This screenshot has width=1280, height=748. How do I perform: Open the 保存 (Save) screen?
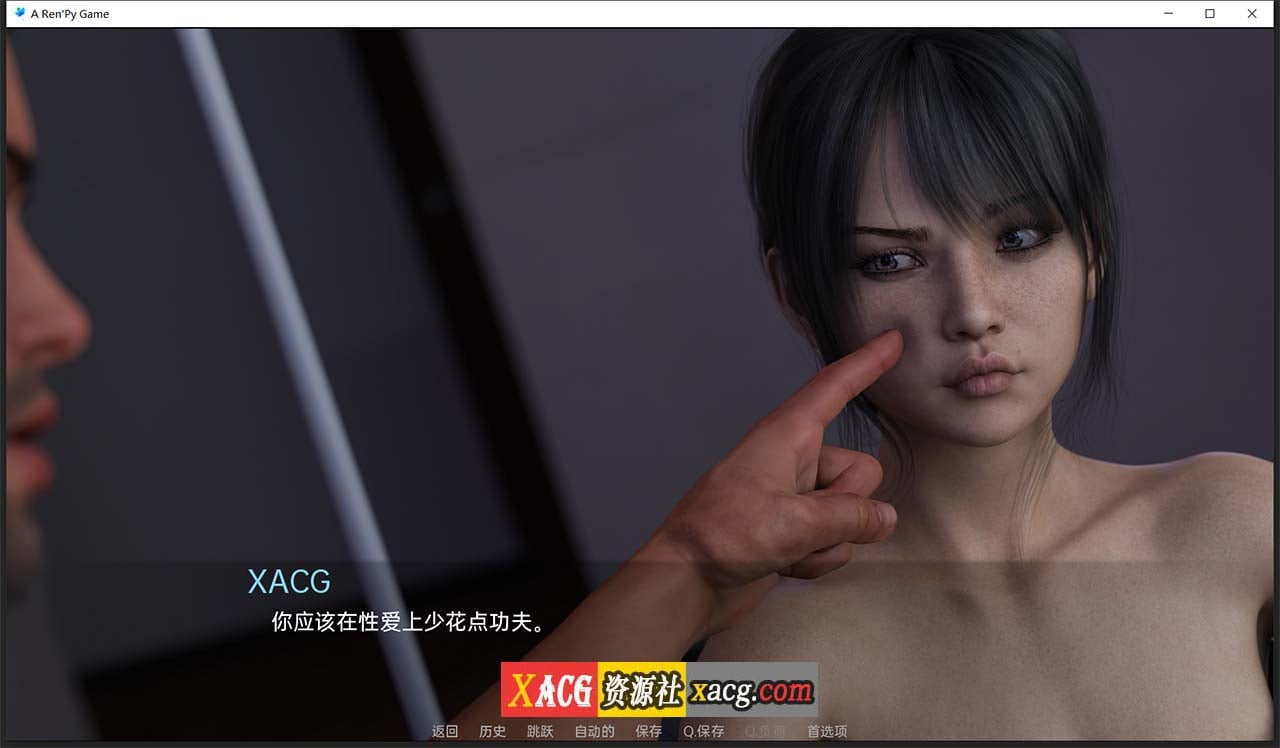[x=649, y=731]
